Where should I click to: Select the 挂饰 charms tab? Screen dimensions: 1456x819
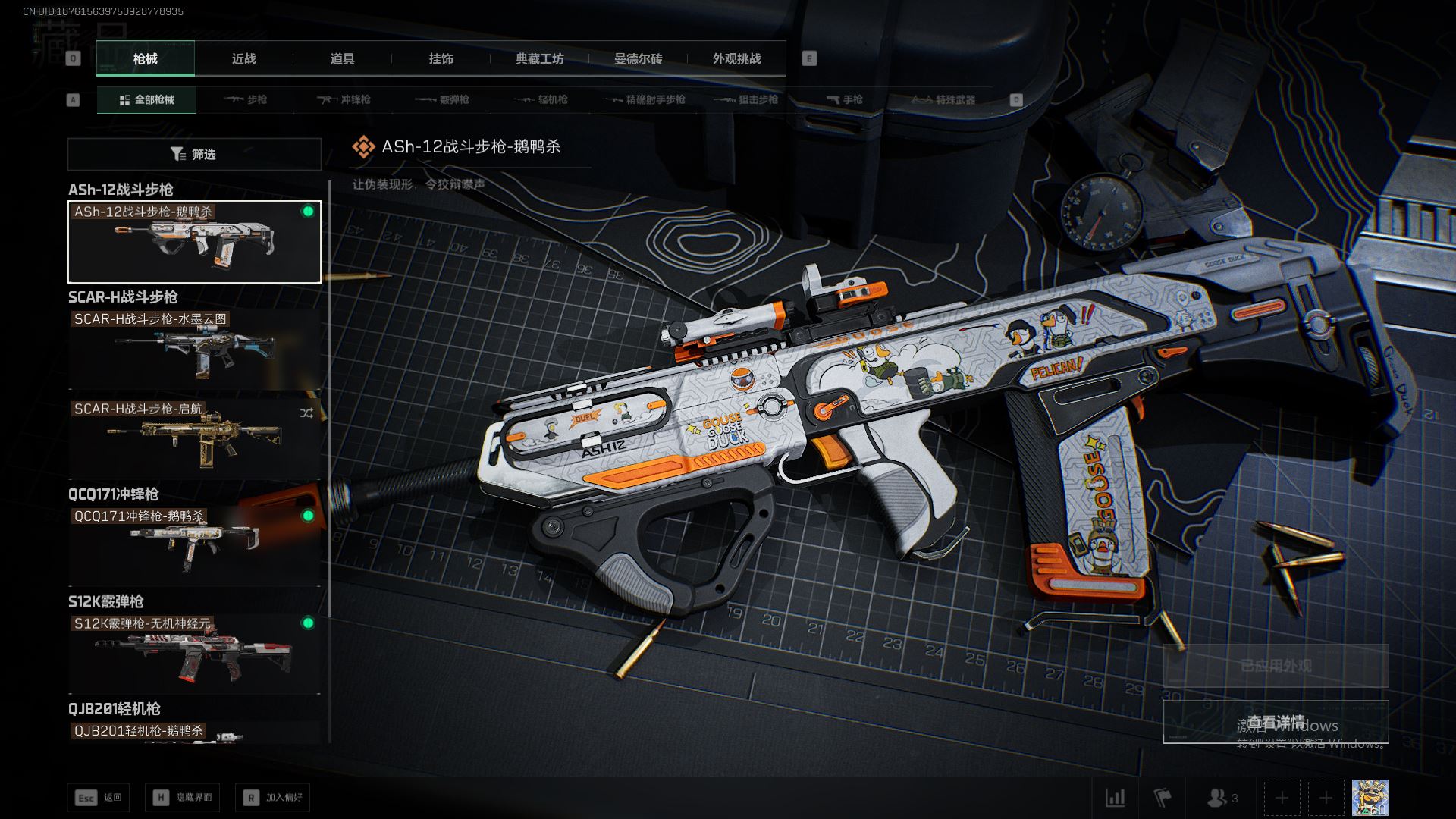441,58
